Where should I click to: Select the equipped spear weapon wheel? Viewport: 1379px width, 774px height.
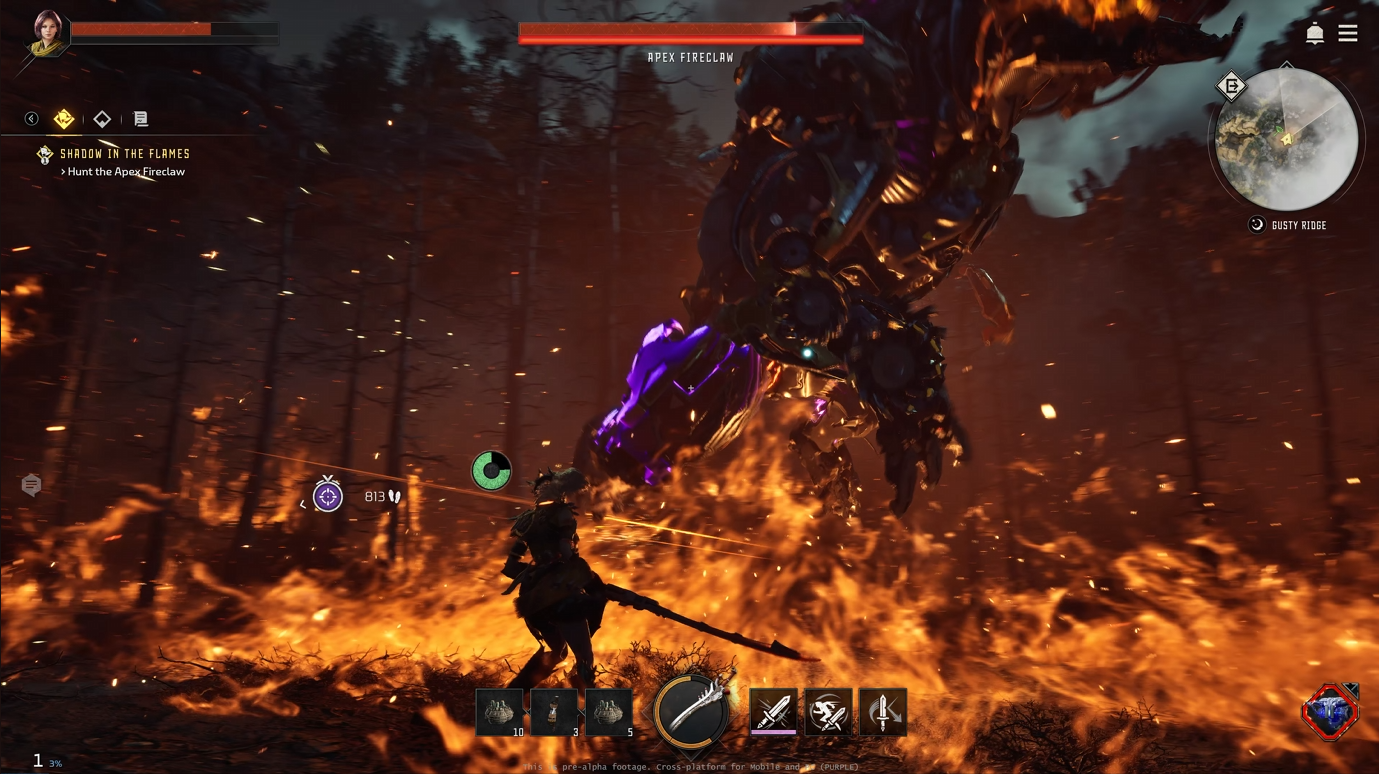click(691, 711)
